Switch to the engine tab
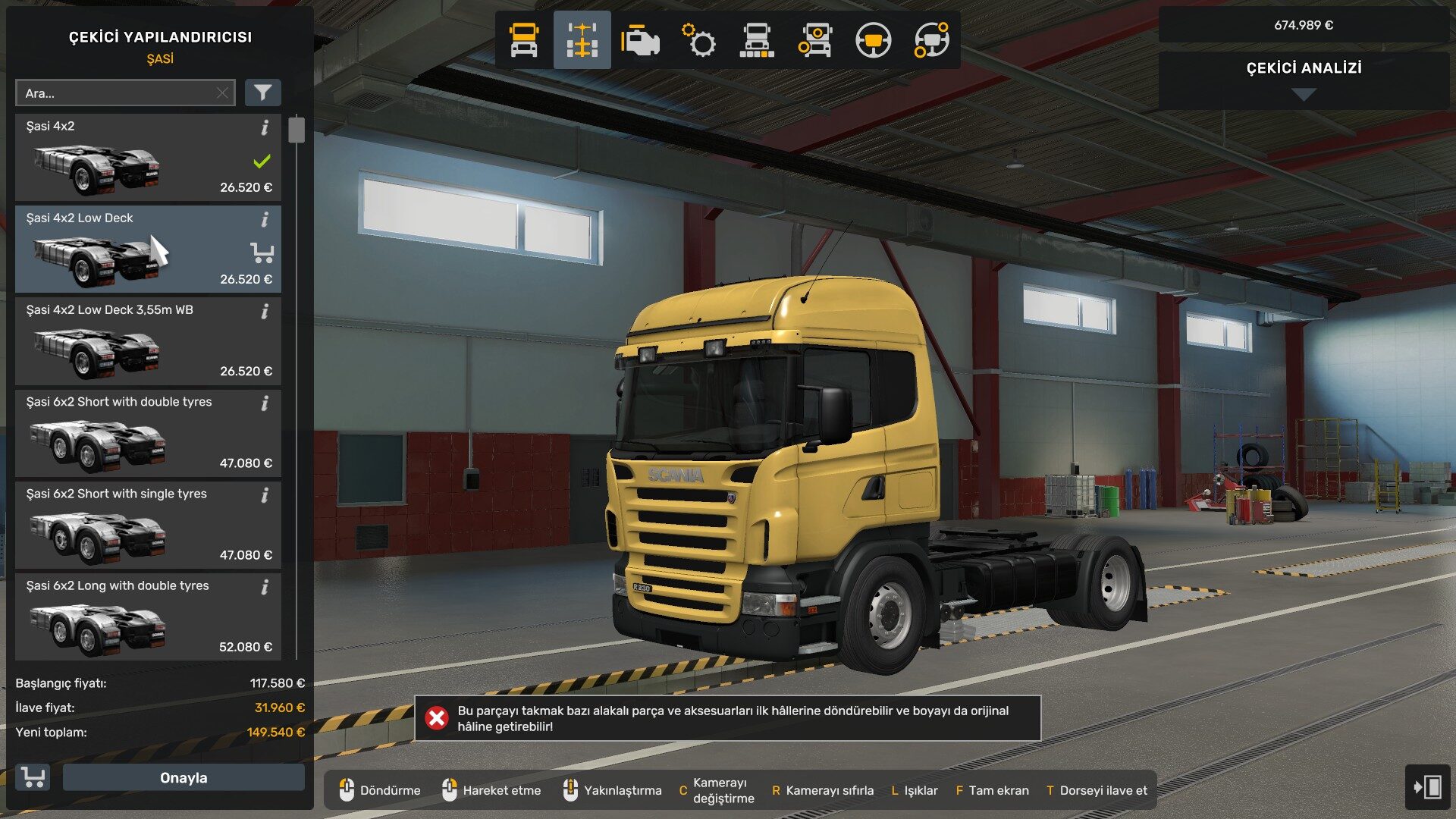Image resolution: width=1456 pixels, height=819 pixels. point(640,40)
